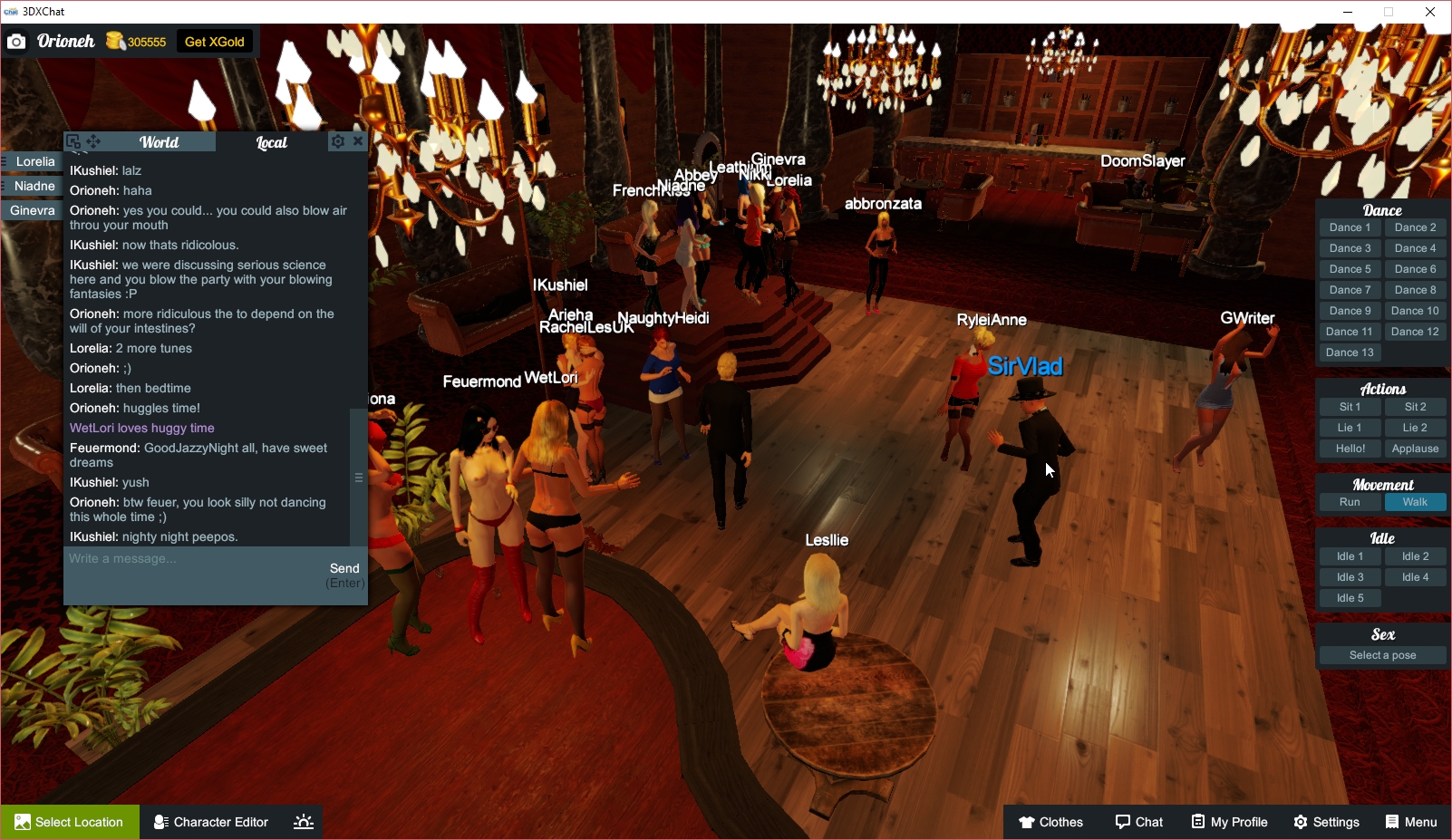Switch movement to Walk mode
This screenshot has height=840, width=1452.
pyautogui.click(x=1415, y=501)
